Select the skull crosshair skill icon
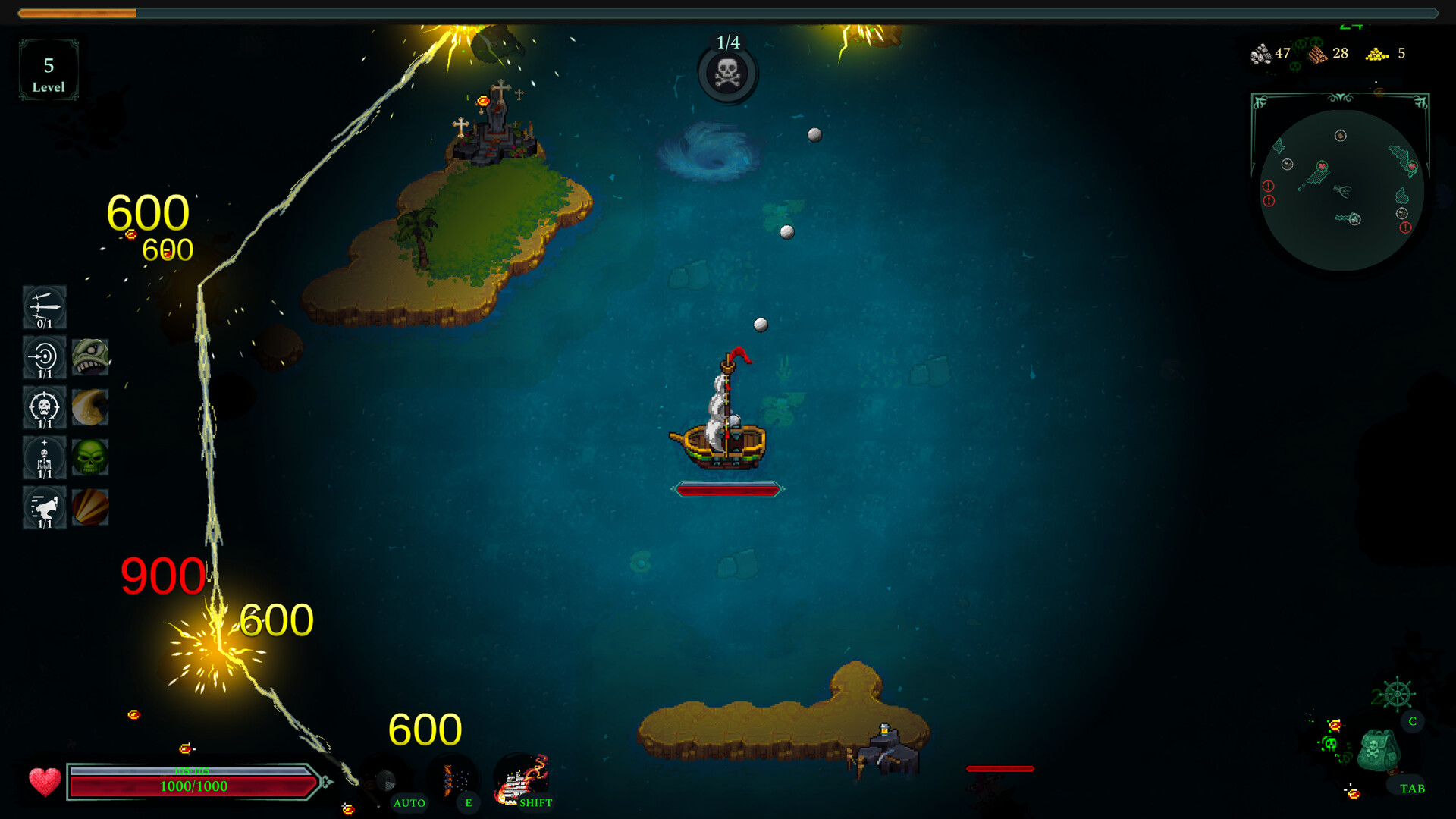1456x819 pixels. pyautogui.click(x=43, y=407)
